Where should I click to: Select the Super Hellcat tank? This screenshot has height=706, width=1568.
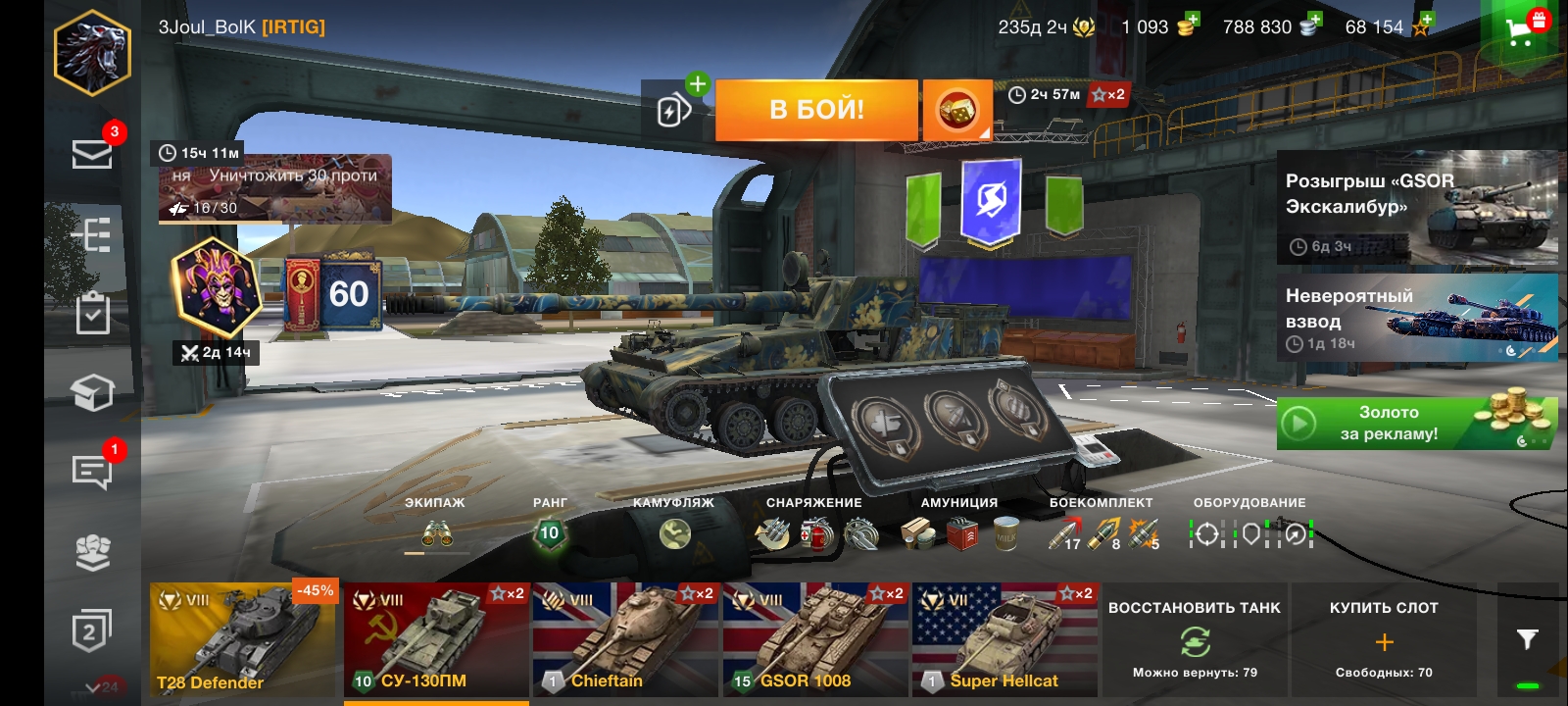1004,639
